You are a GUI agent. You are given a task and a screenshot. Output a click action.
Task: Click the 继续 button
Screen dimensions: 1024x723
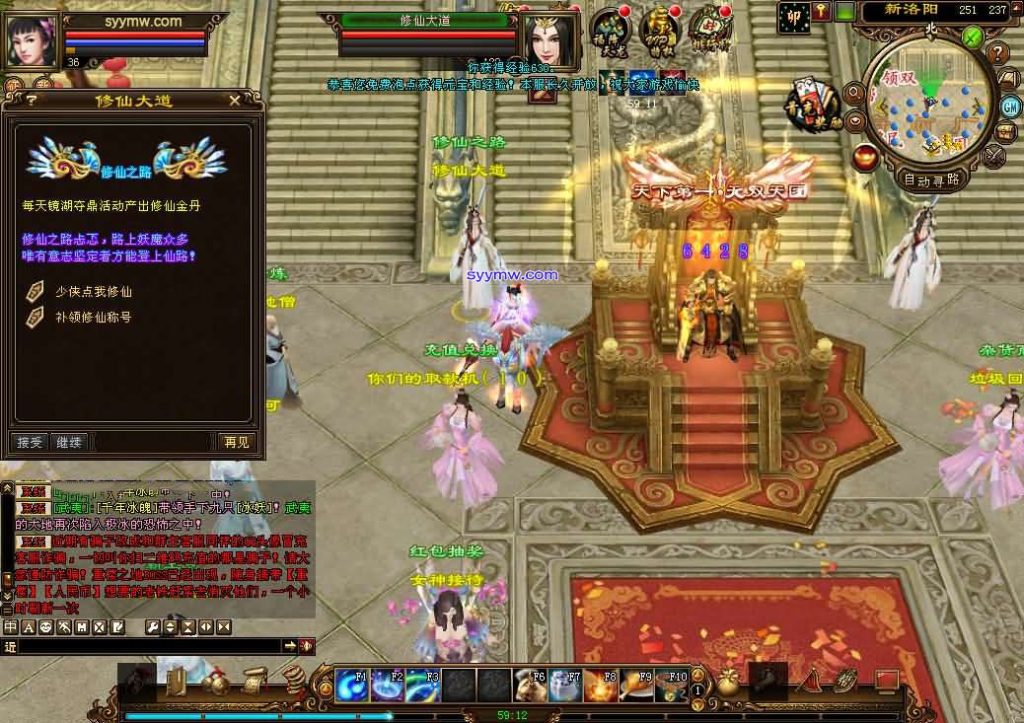[x=69, y=441]
